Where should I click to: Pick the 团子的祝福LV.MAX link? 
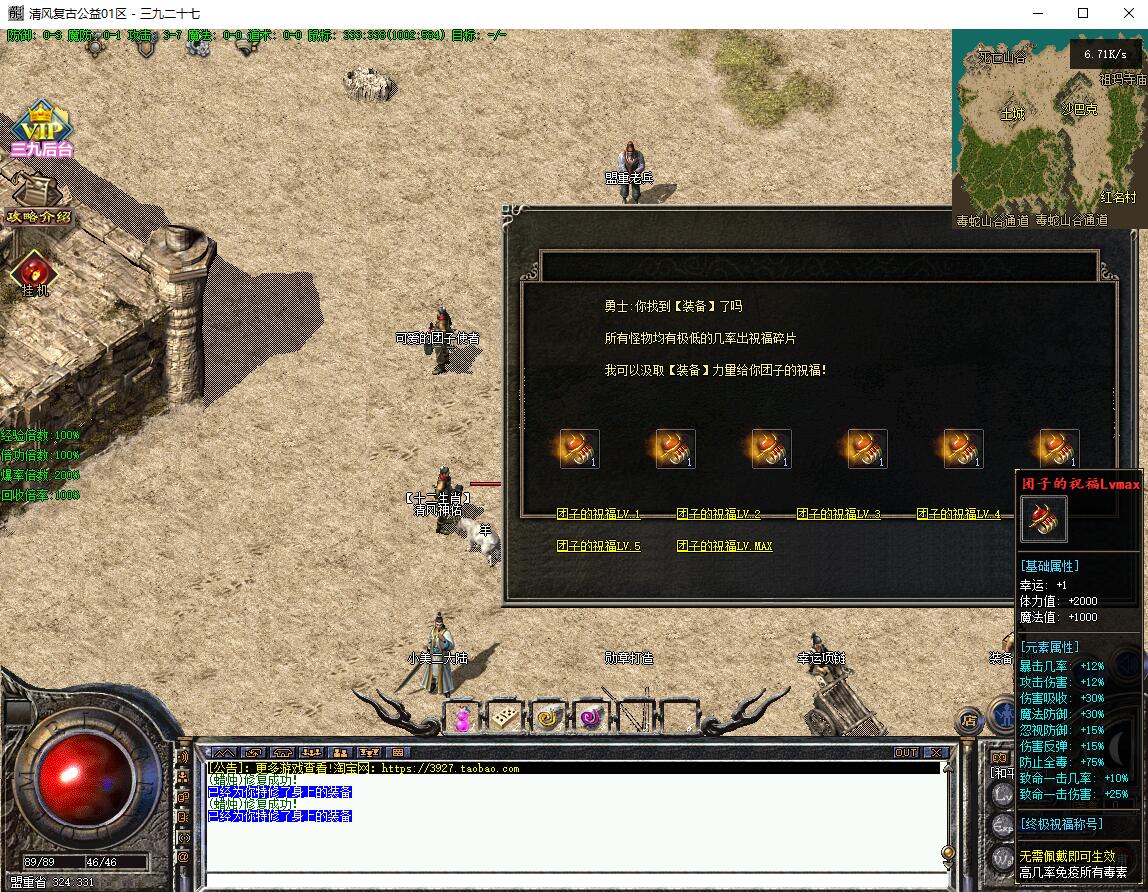tap(724, 546)
